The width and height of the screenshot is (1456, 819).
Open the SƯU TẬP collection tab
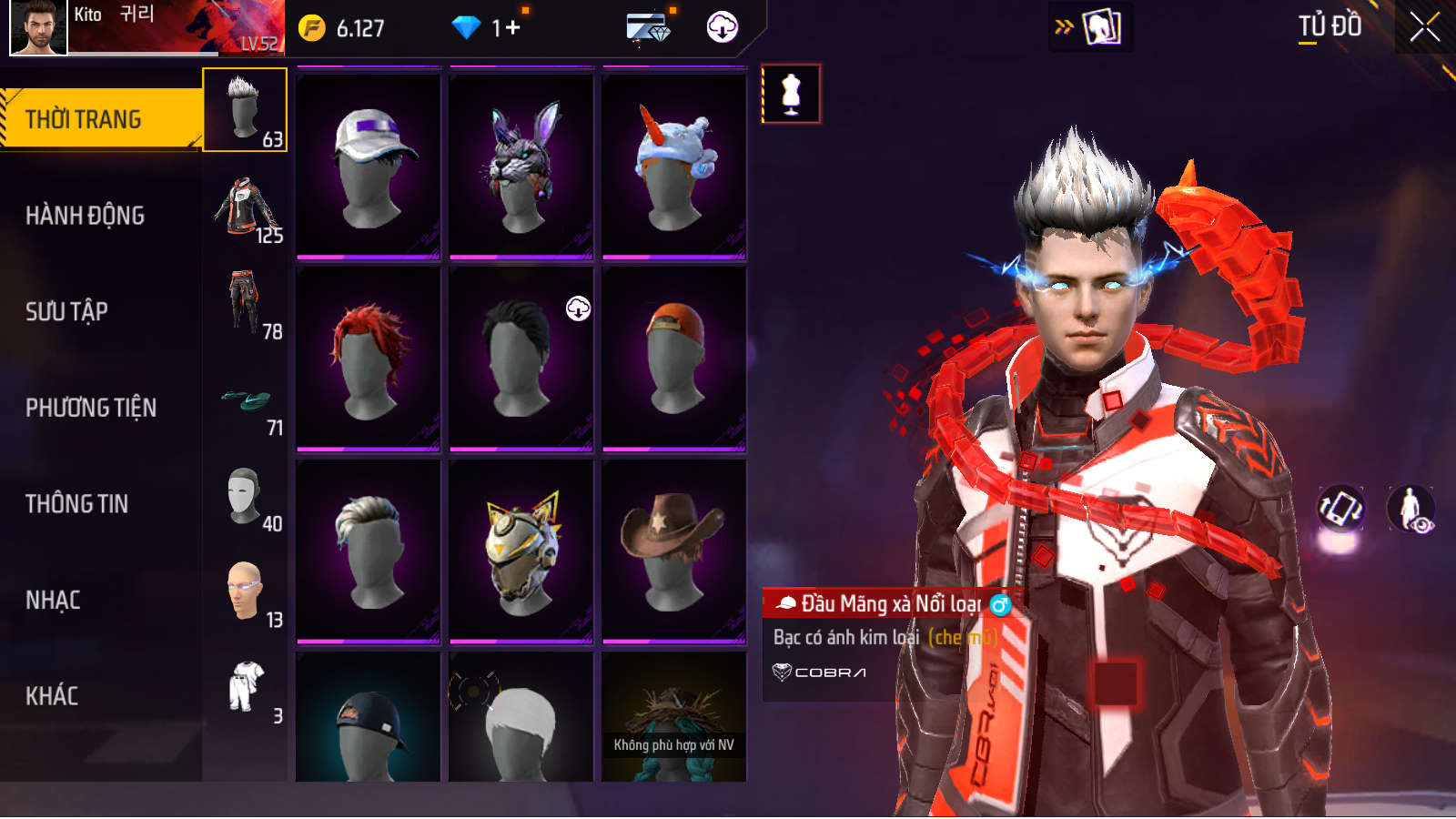pos(67,312)
